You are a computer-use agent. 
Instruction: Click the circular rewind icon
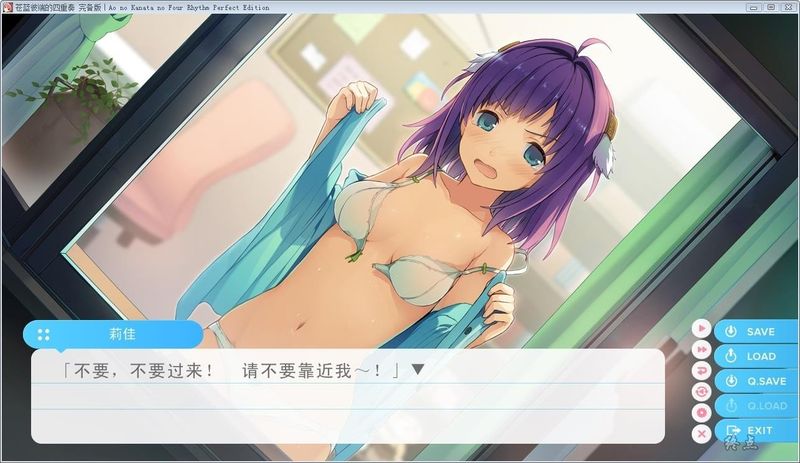[x=702, y=391]
